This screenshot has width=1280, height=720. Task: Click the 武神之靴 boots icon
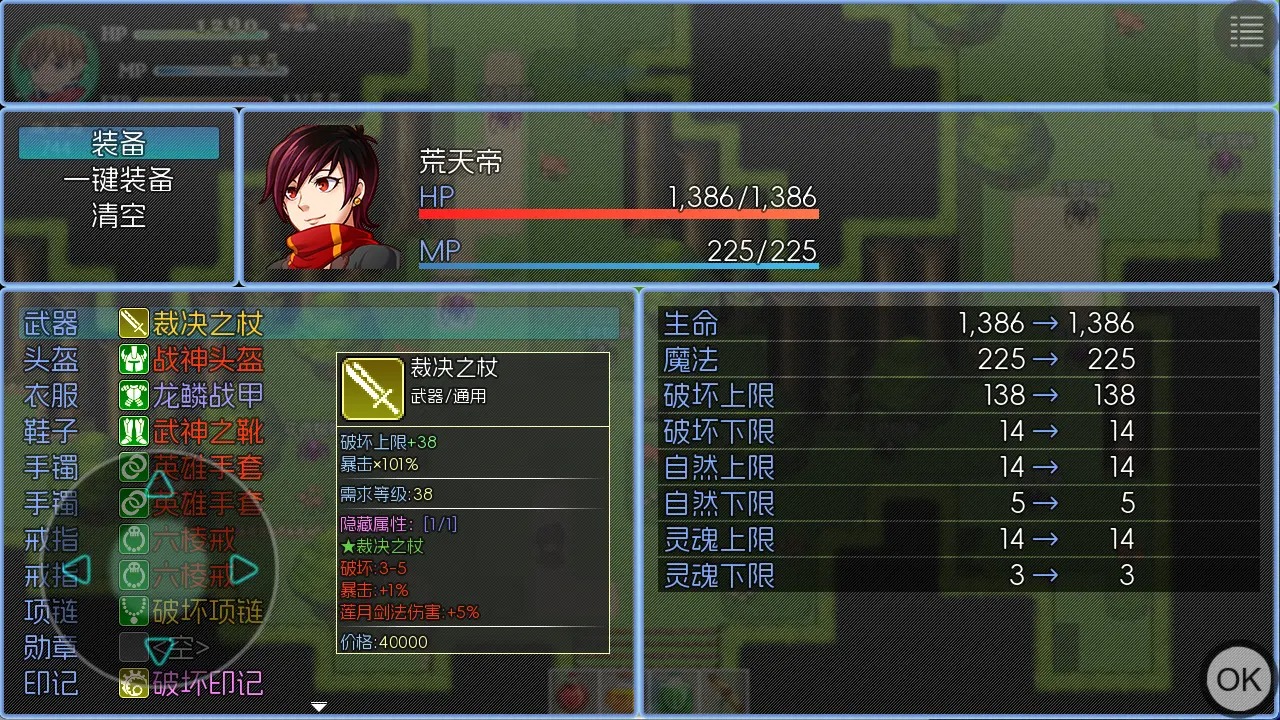point(136,430)
